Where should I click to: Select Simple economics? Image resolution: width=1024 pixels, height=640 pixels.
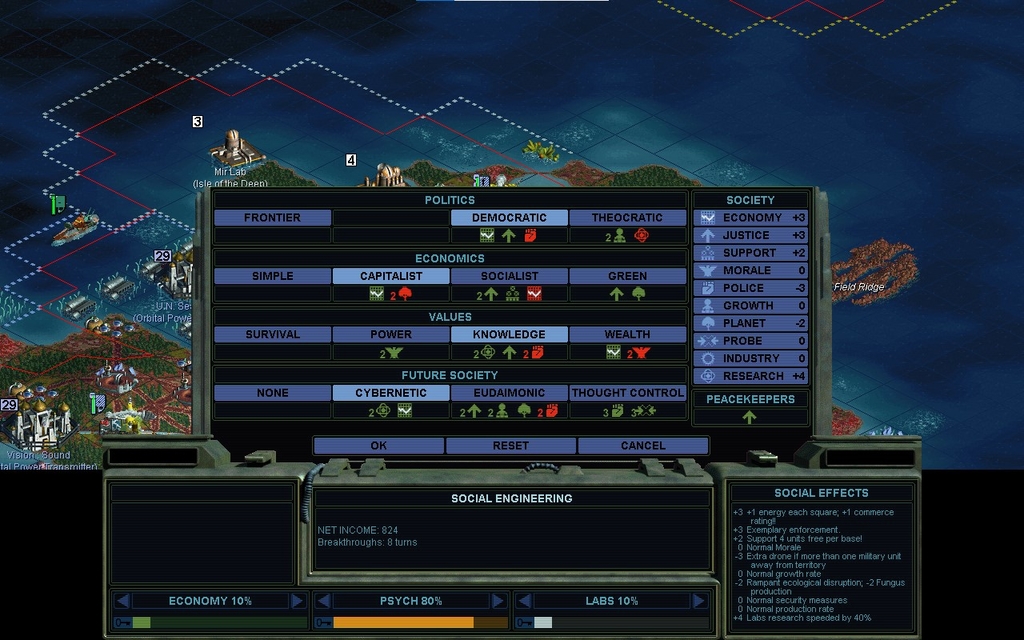pyautogui.click(x=272, y=276)
